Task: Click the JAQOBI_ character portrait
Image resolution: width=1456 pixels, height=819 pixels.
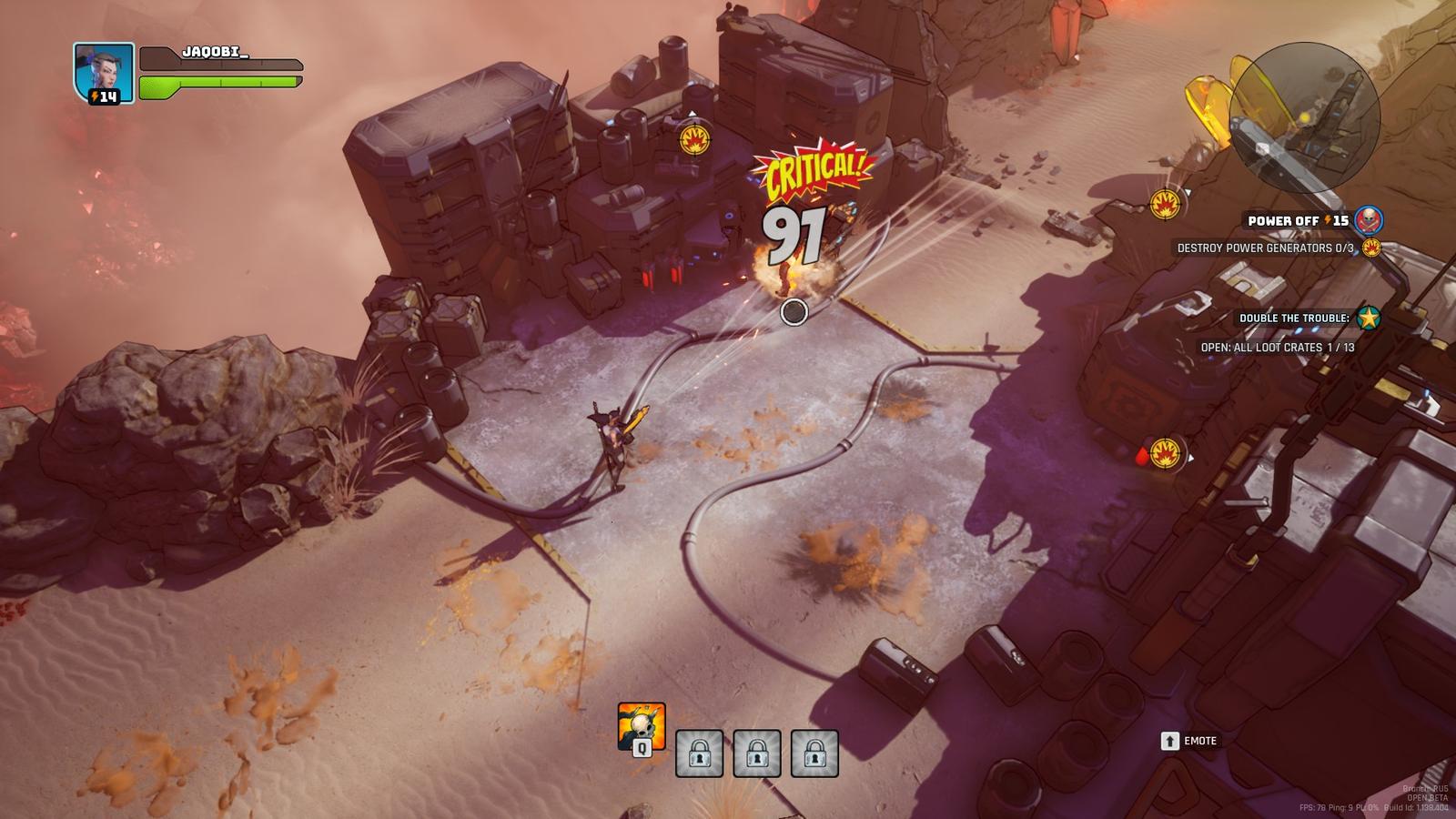Action: coord(103,72)
